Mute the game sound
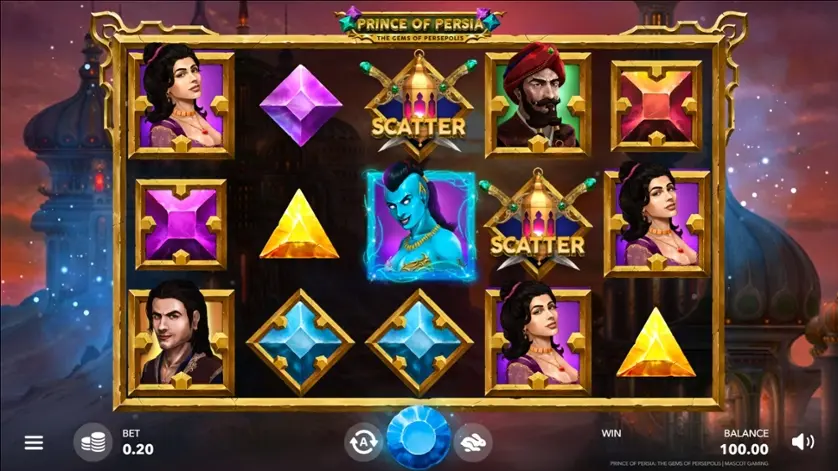Screen dimensions: 838x471 coord(802,441)
